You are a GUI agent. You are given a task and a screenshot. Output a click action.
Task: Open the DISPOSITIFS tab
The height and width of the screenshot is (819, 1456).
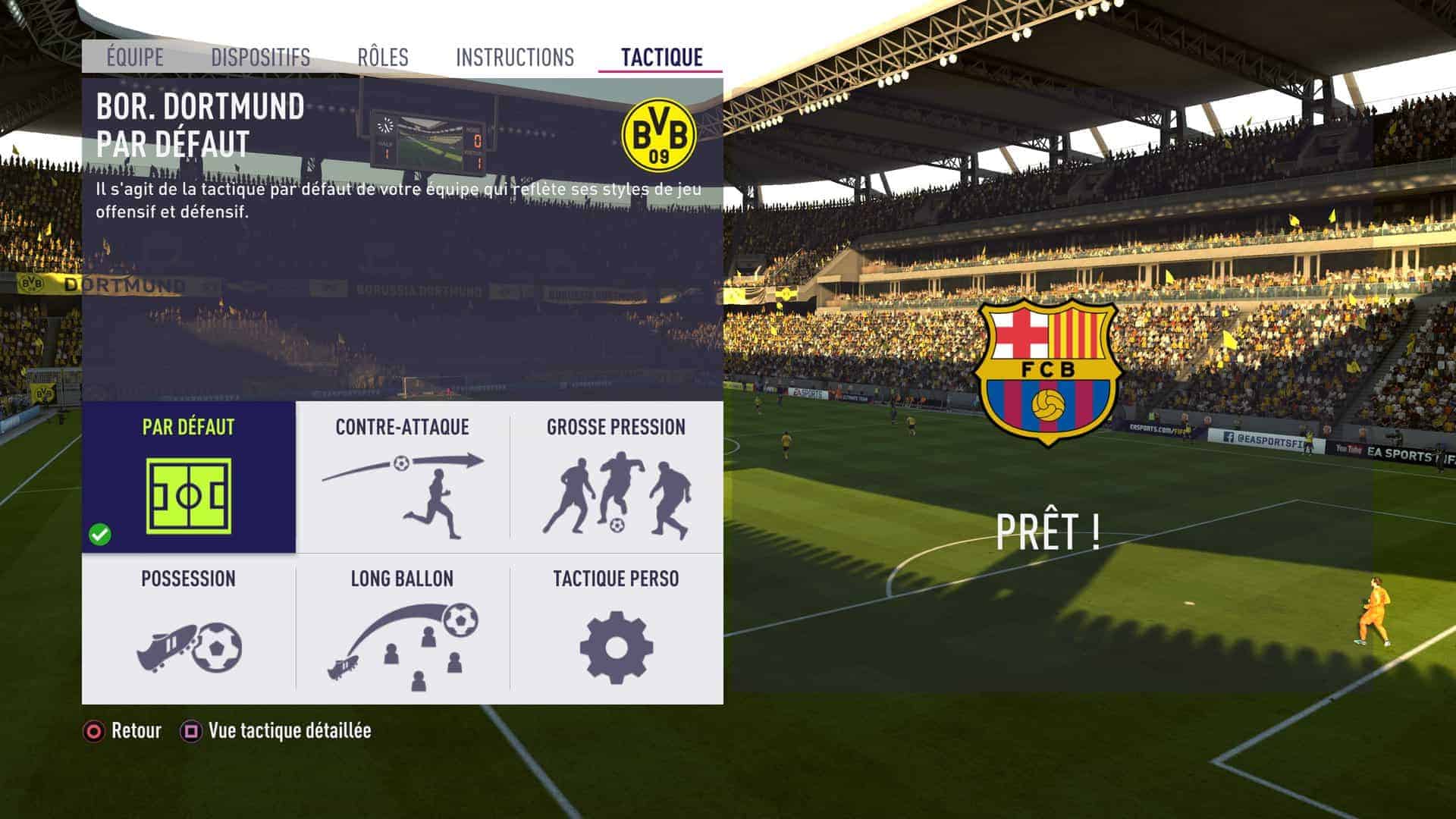260,58
